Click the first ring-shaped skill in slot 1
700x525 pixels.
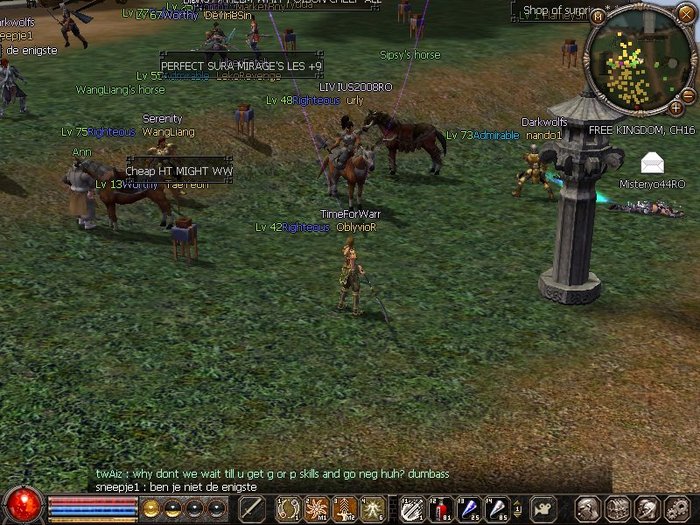tap(289, 508)
